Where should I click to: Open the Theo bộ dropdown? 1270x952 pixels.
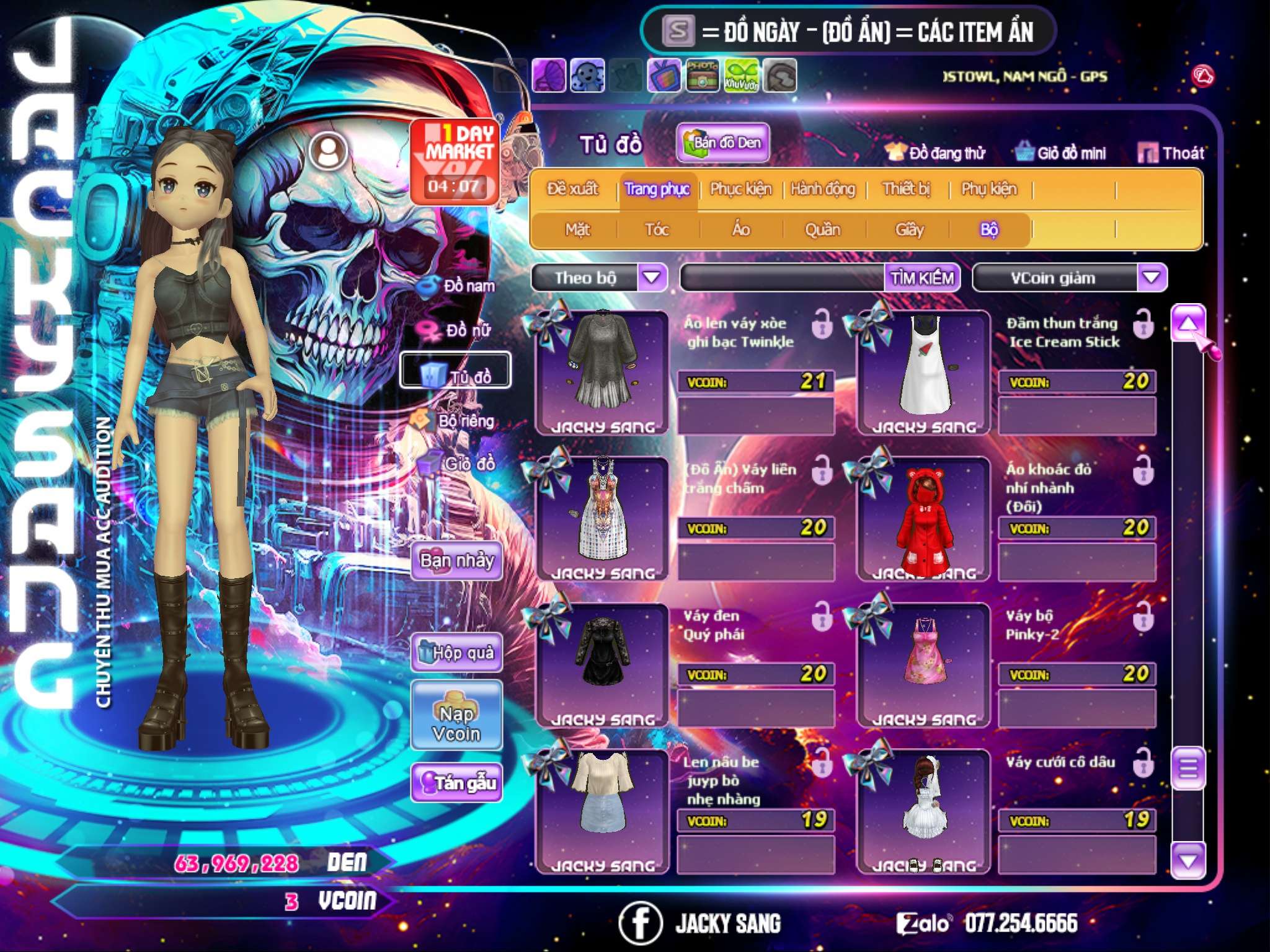point(652,277)
